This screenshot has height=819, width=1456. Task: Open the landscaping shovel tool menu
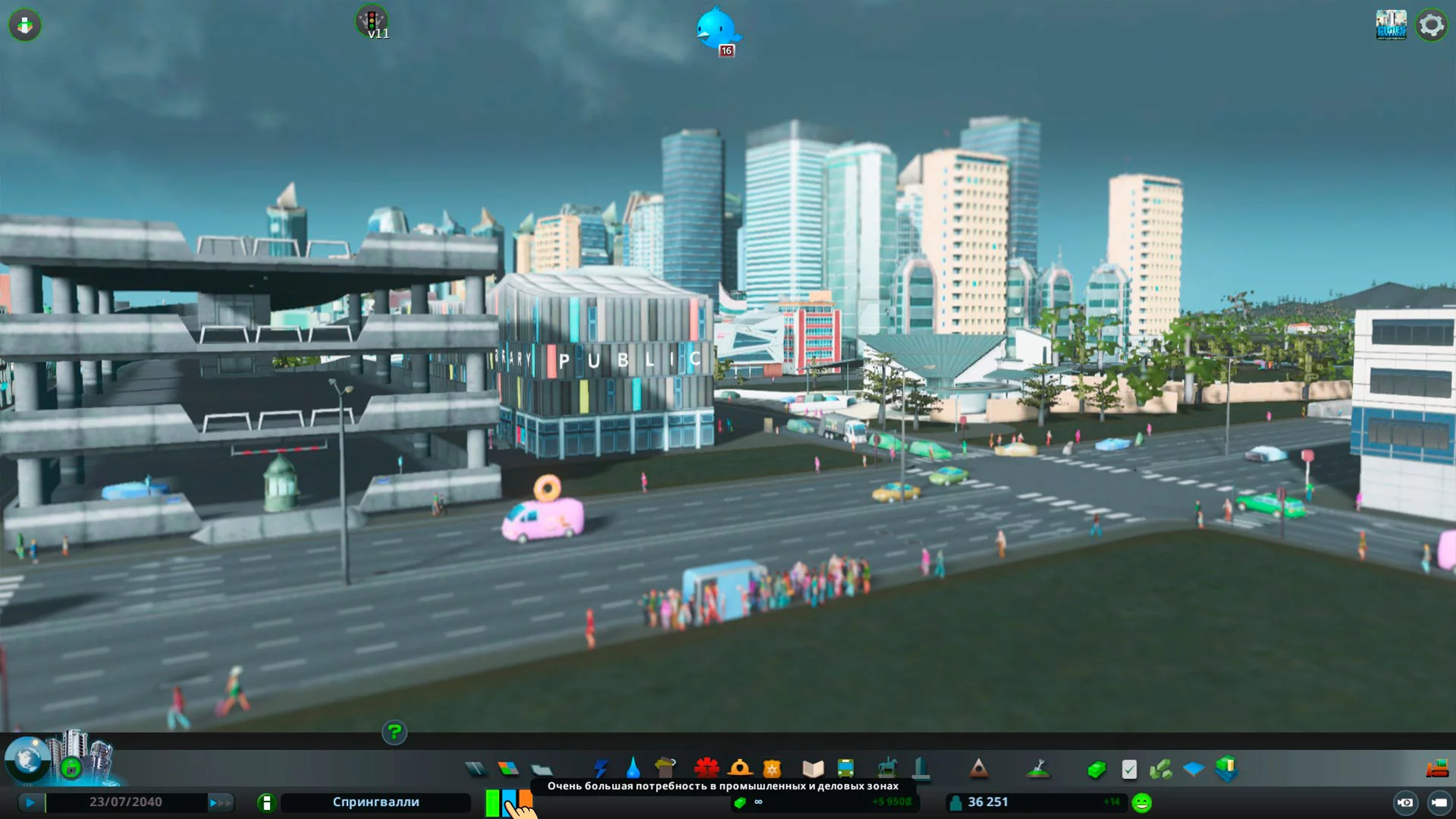coord(1038,769)
